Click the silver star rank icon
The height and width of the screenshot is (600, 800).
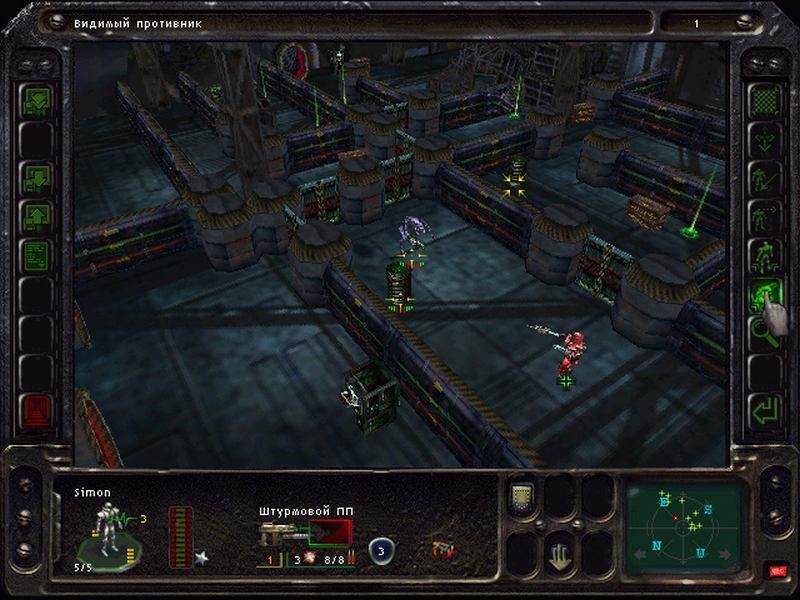point(201,556)
